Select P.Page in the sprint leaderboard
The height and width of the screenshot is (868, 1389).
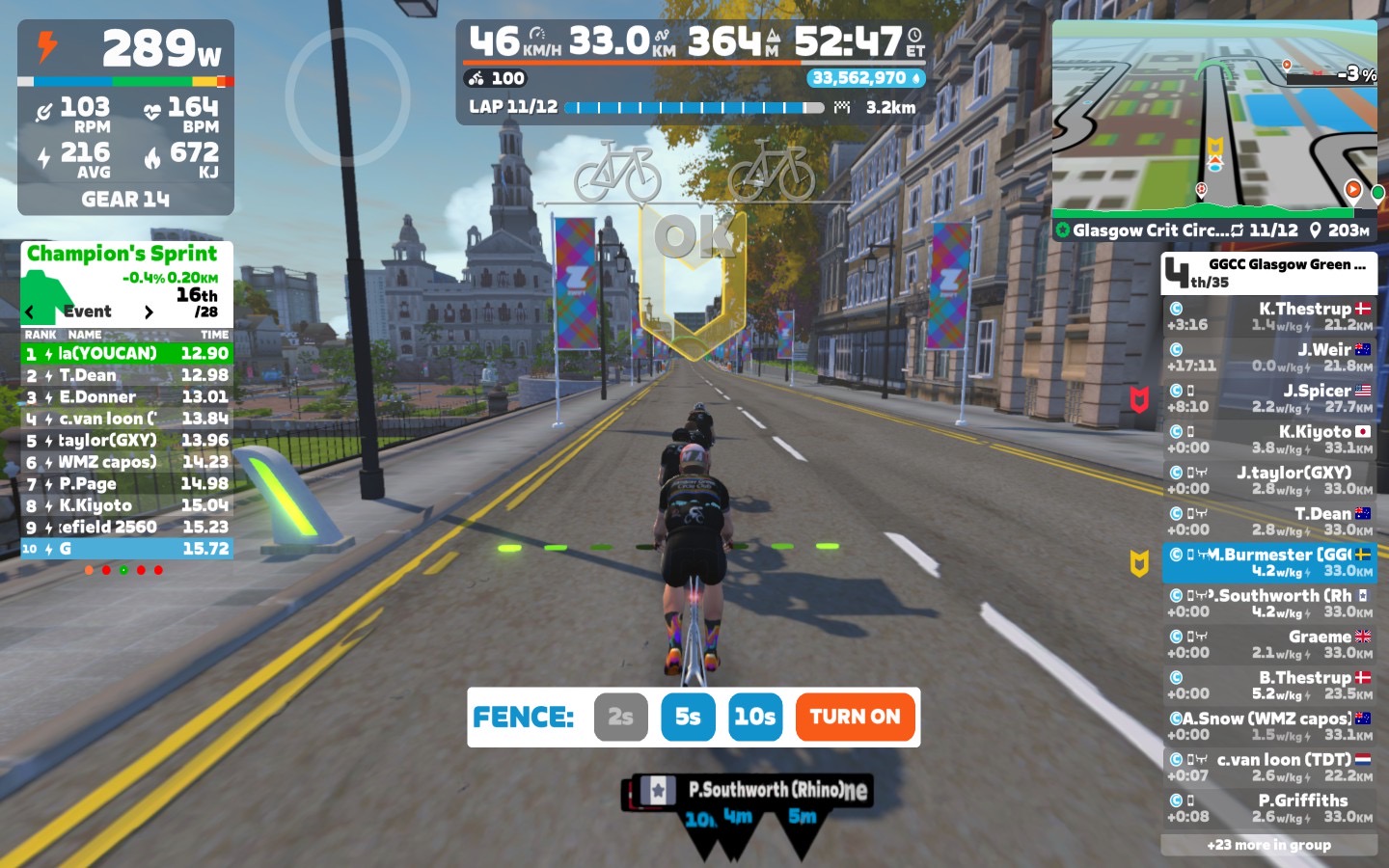126,483
